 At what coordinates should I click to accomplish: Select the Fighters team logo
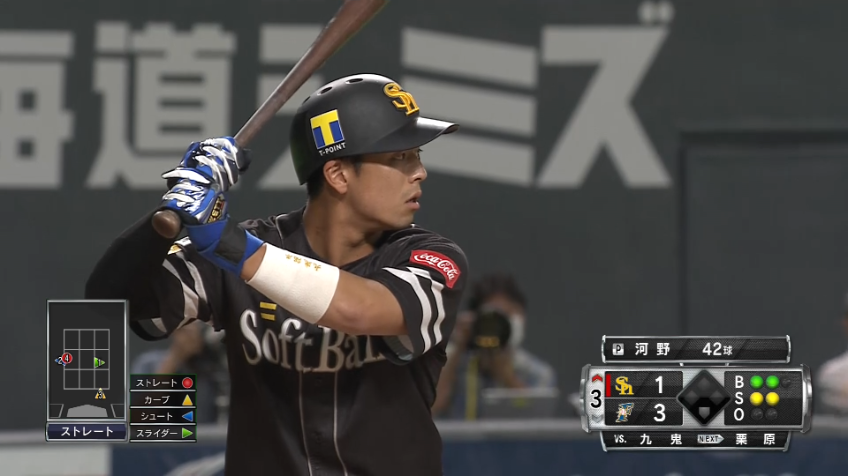pyautogui.click(x=625, y=412)
